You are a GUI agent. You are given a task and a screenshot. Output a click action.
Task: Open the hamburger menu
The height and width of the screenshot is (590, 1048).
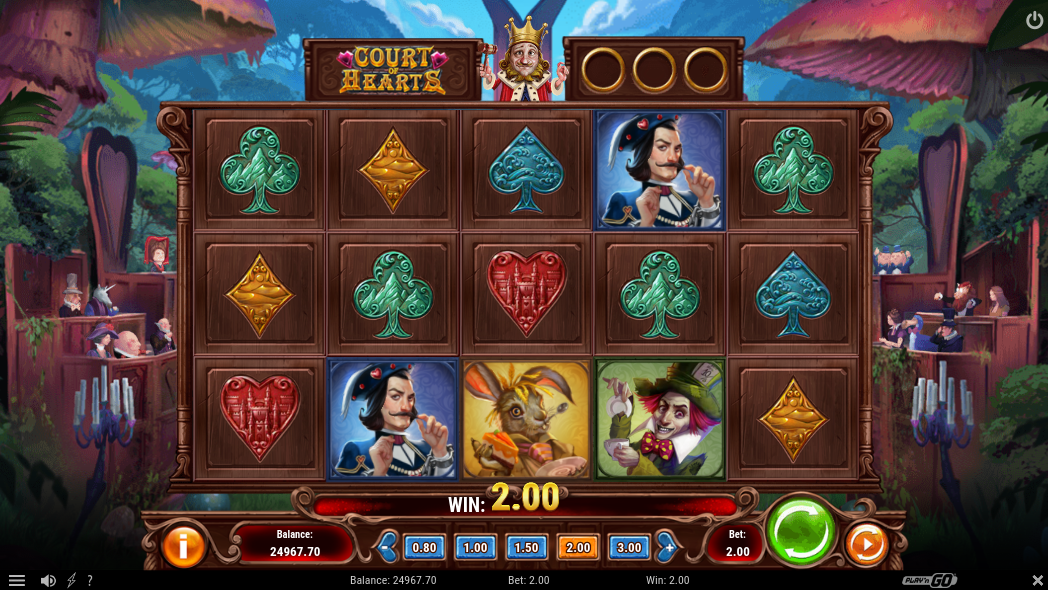tap(17, 580)
